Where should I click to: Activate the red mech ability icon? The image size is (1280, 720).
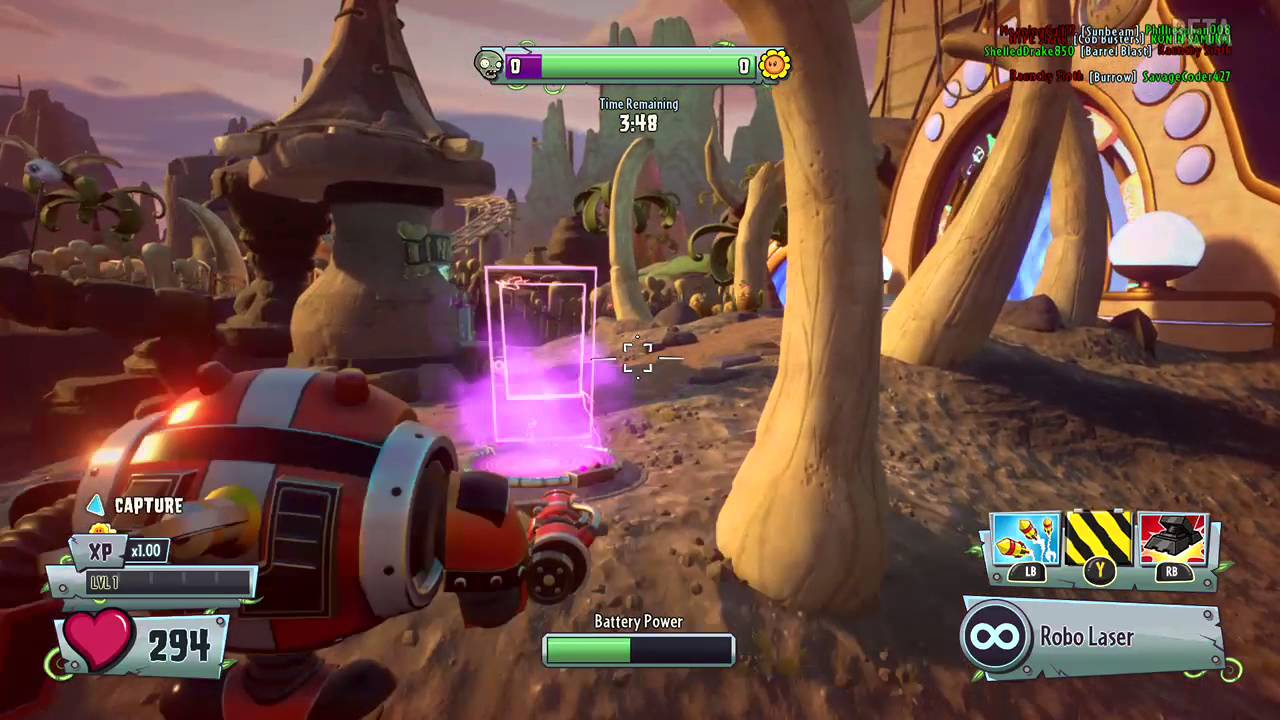[1172, 540]
